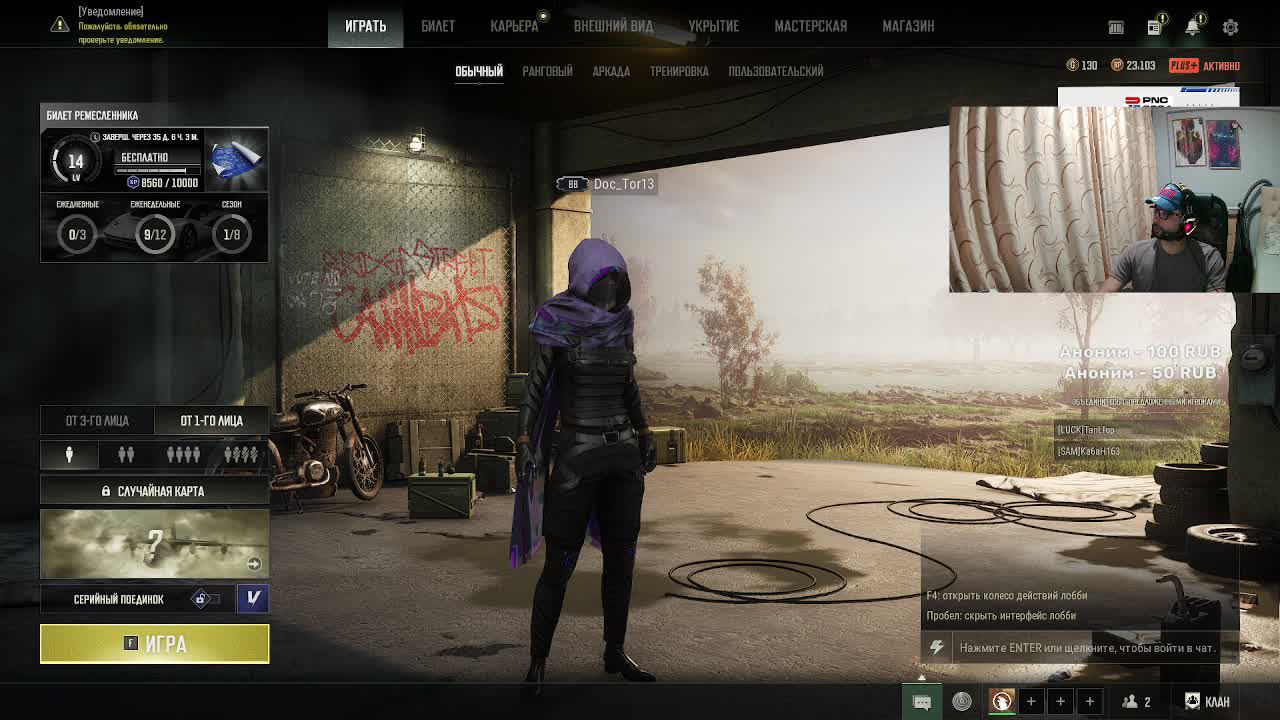The image size is (1280, 720).
Task: Open the notifications bell
Action: point(1192,27)
